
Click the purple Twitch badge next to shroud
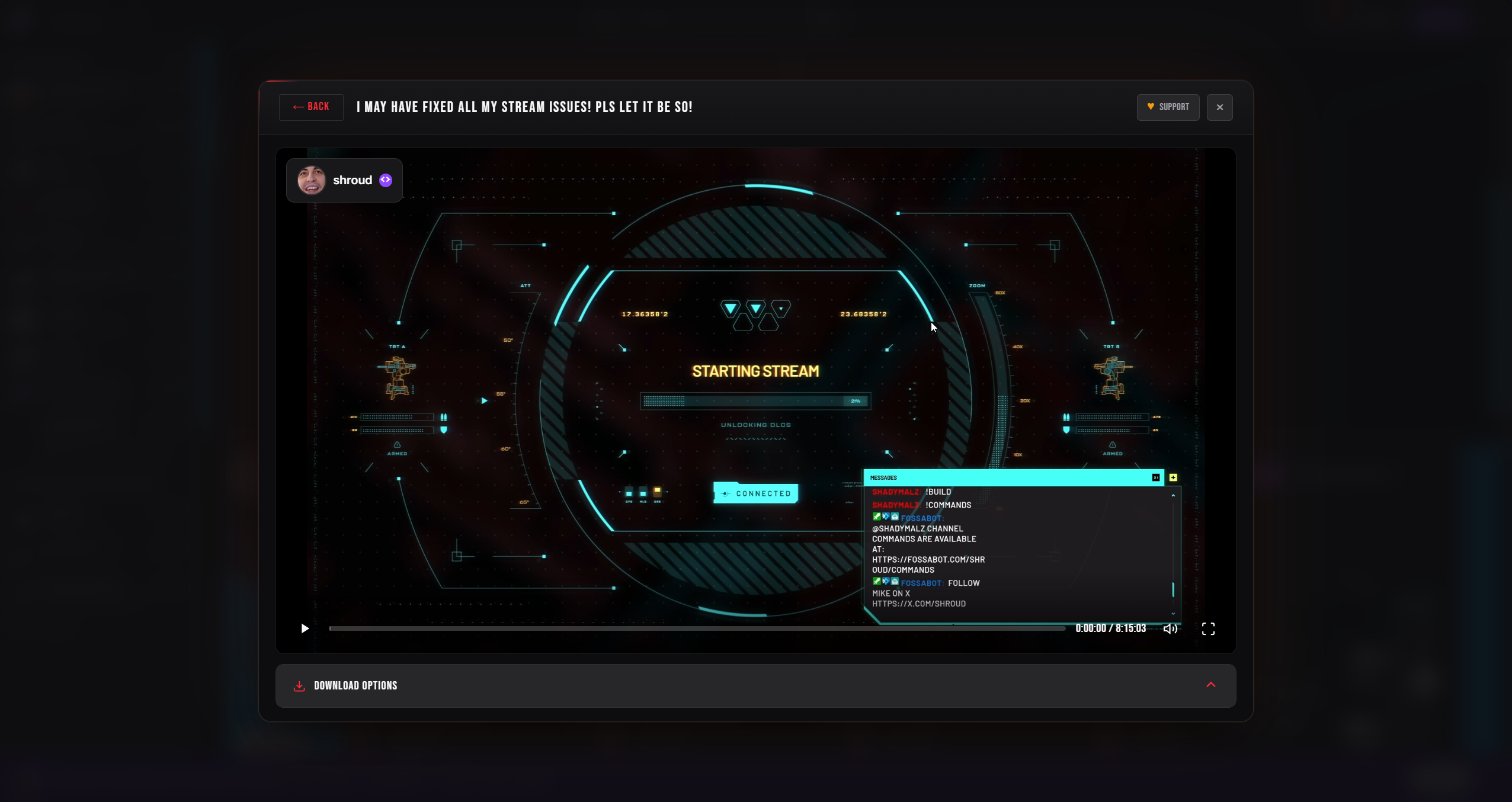click(385, 179)
